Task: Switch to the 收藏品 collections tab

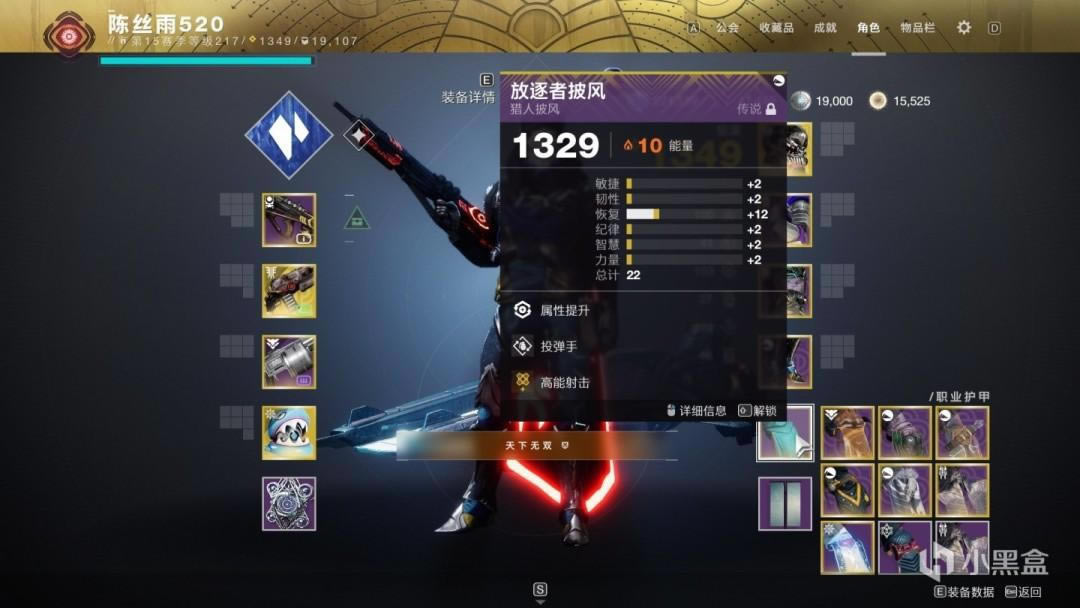Action: coord(776,28)
